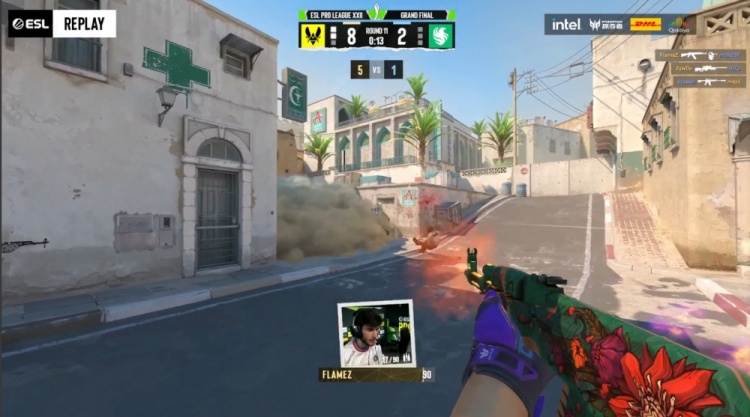The height and width of the screenshot is (417, 750).
Task: Click the ESL logo in the corner
Action: 30,23
